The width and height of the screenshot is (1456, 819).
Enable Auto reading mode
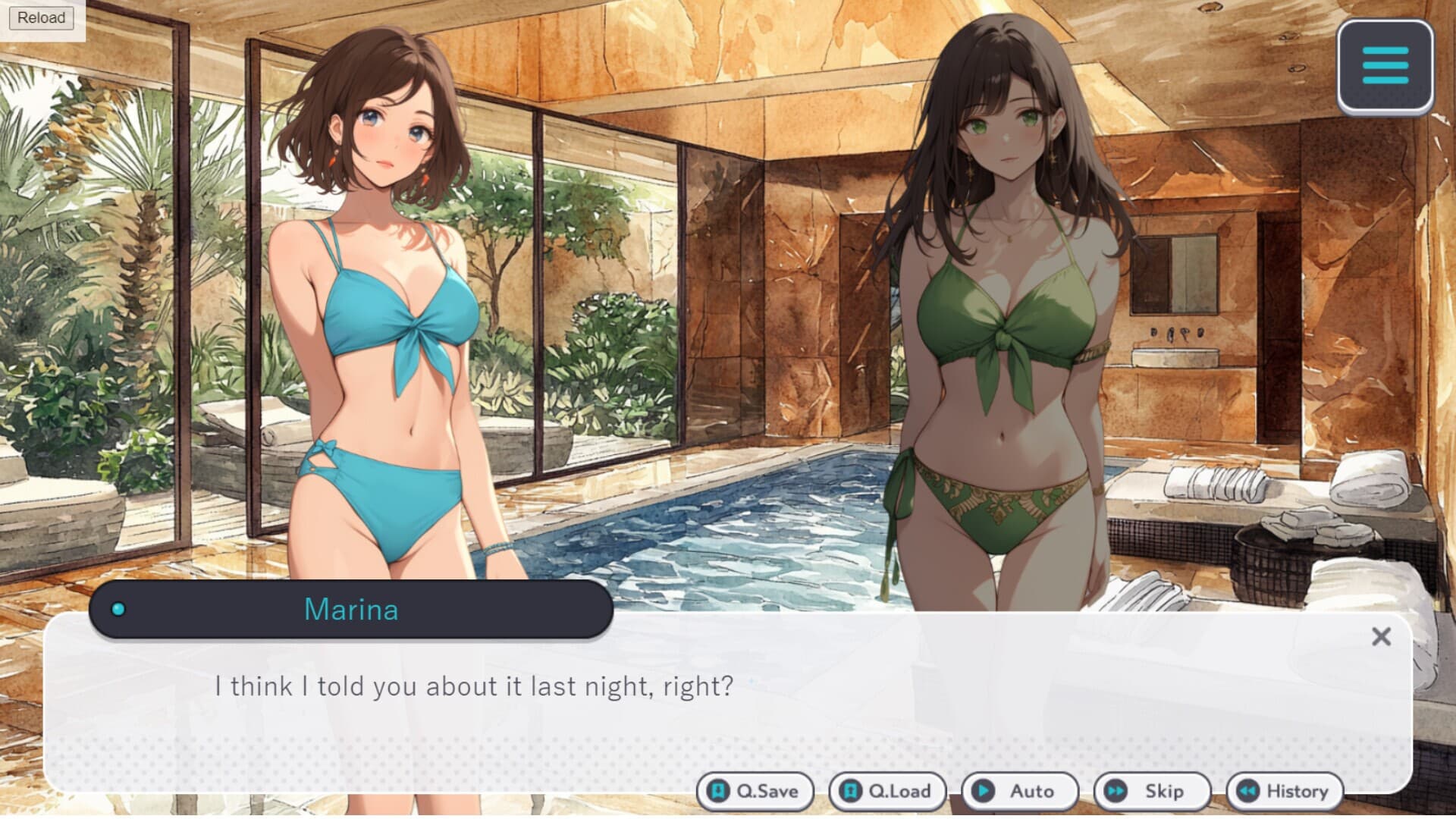coord(1020,791)
